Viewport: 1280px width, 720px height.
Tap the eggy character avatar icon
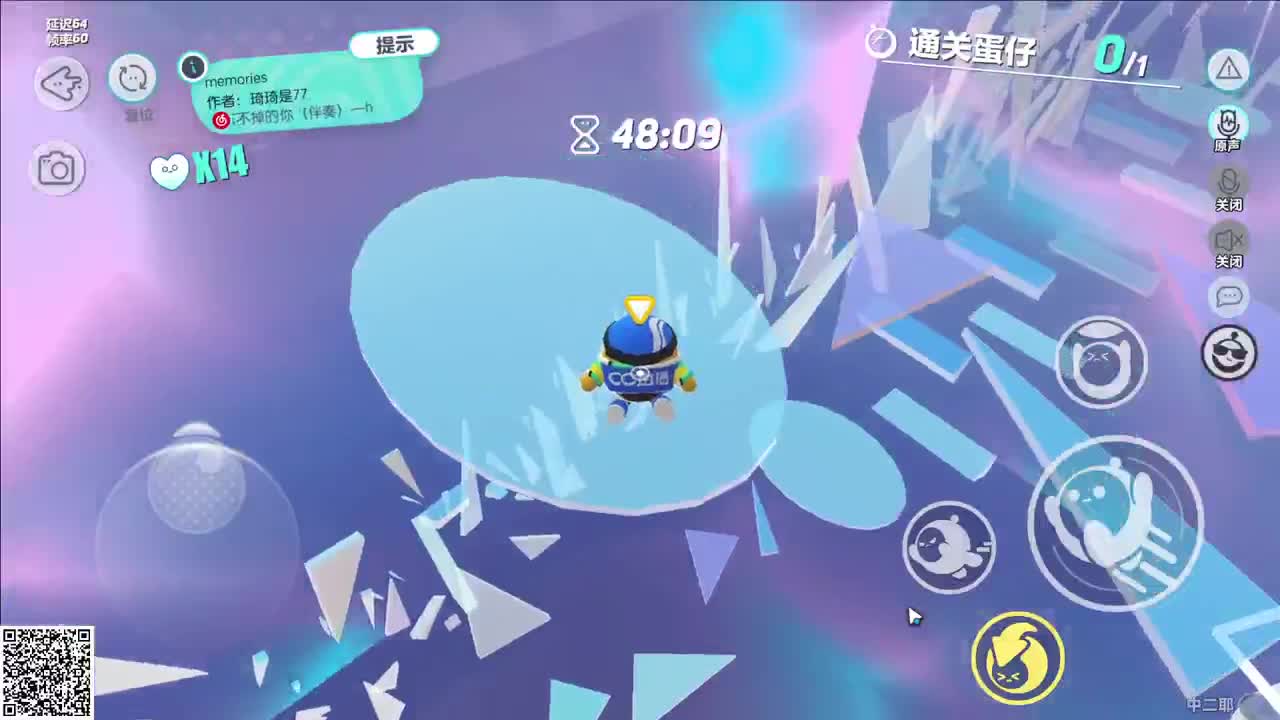tap(1229, 352)
